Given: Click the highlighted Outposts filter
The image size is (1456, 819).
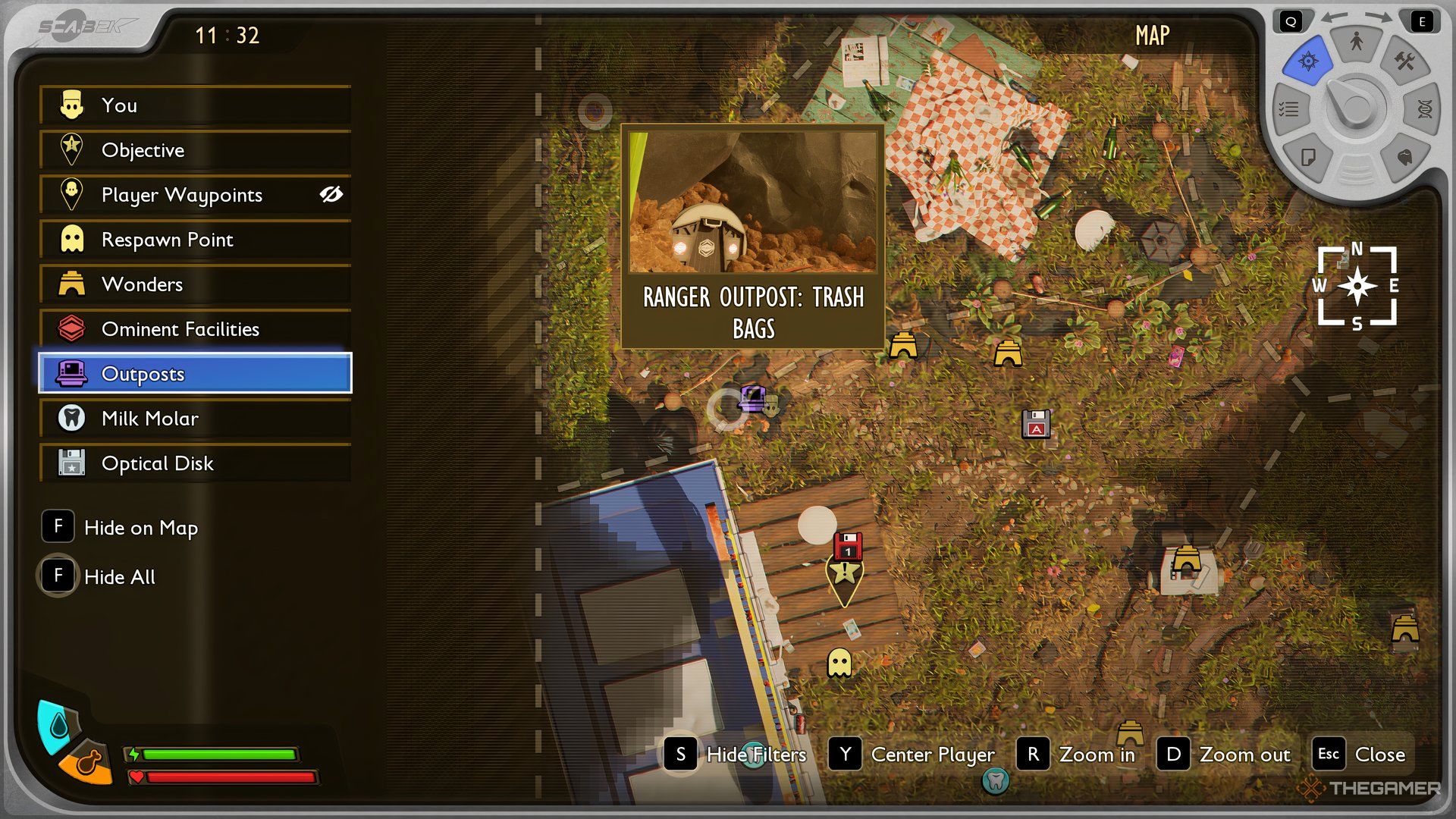Looking at the screenshot, I should [x=195, y=373].
